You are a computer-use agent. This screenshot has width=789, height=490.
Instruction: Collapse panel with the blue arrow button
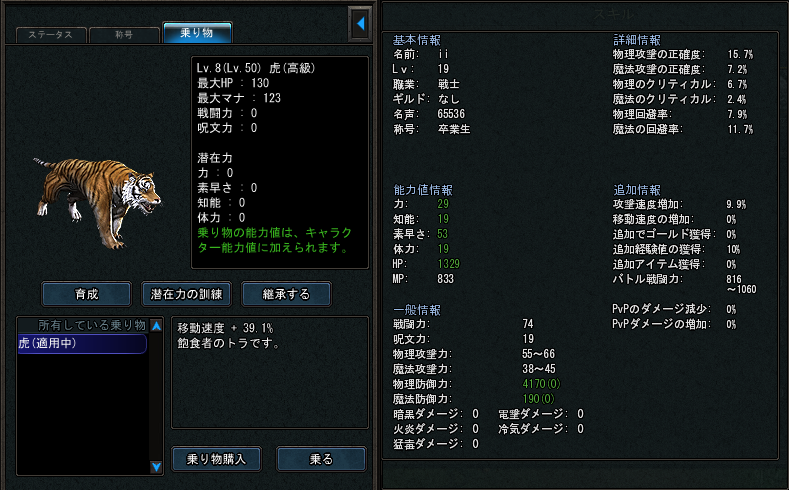tap(360, 22)
